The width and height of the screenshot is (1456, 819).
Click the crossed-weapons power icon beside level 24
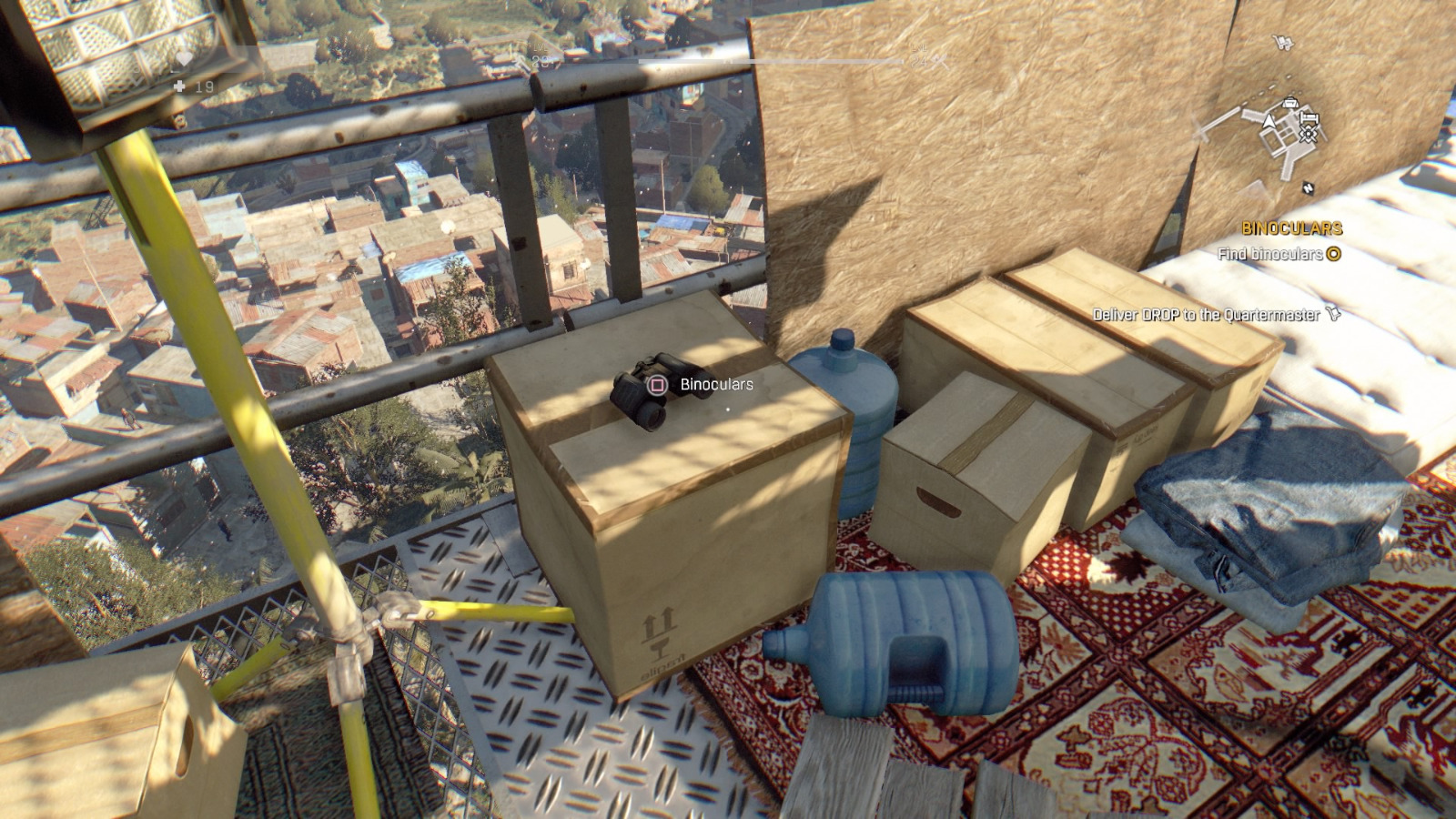tap(940, 63)
